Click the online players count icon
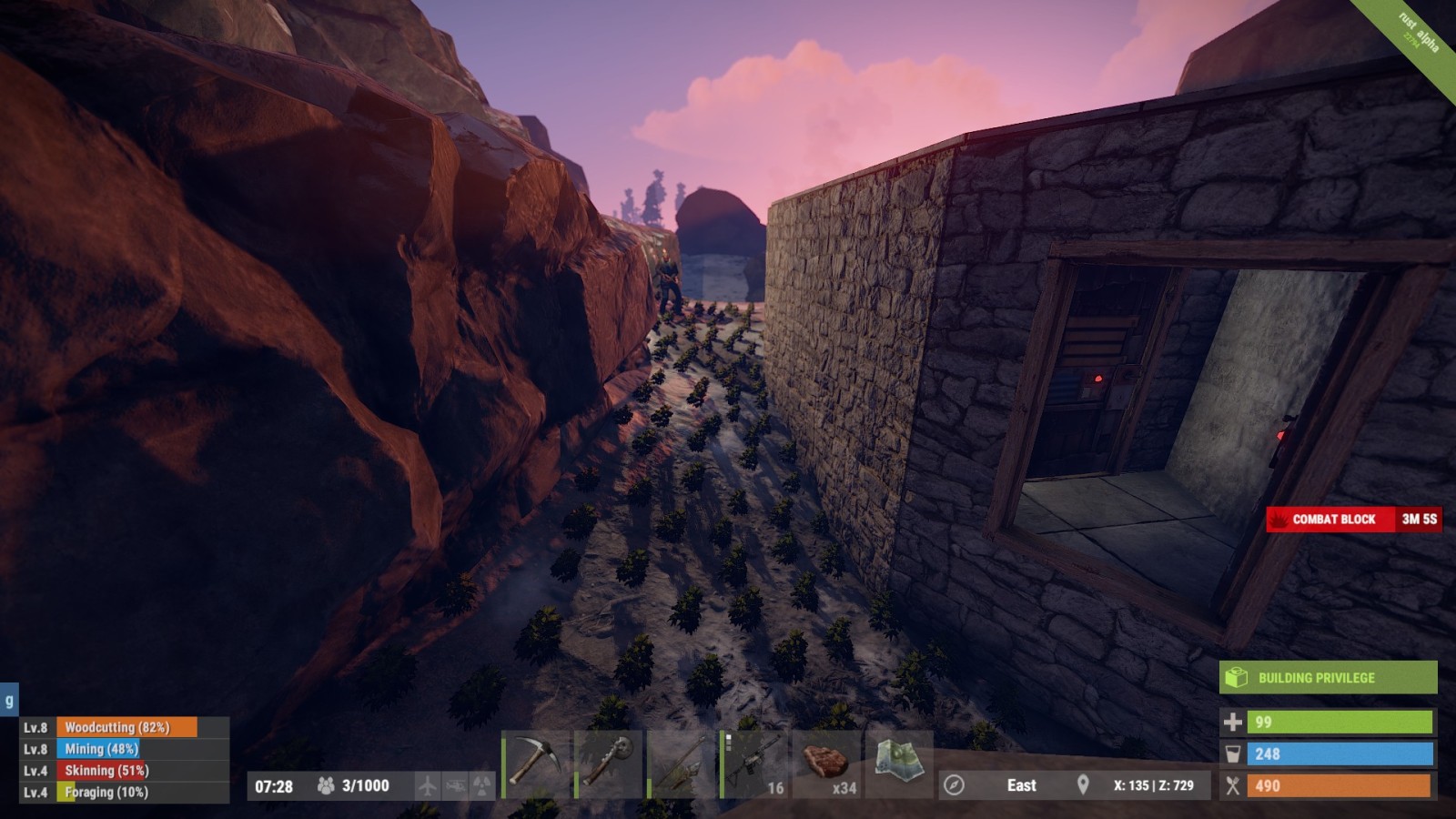 tap(325, 785)
